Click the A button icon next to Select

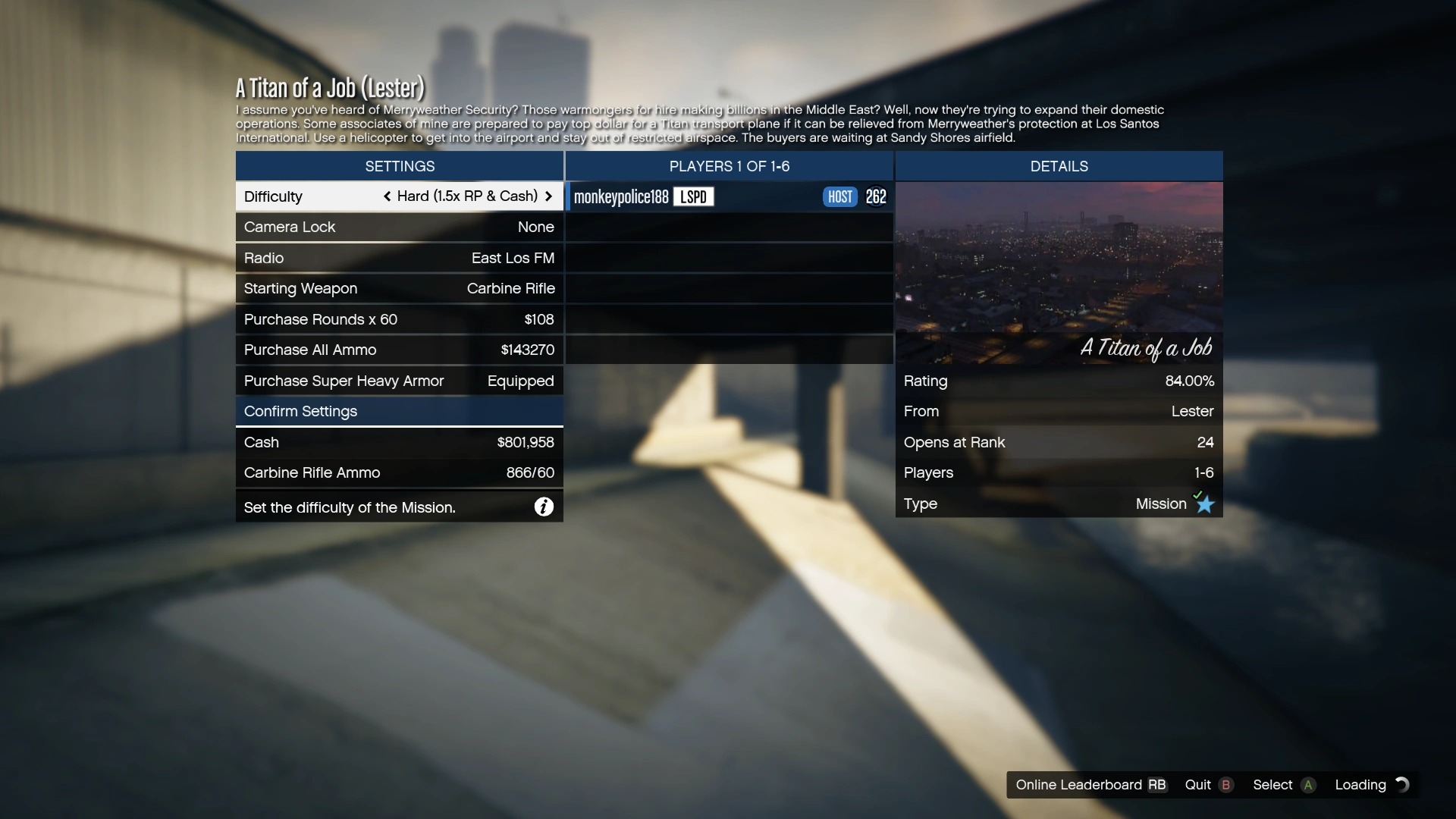click(x=1308, y=785)
